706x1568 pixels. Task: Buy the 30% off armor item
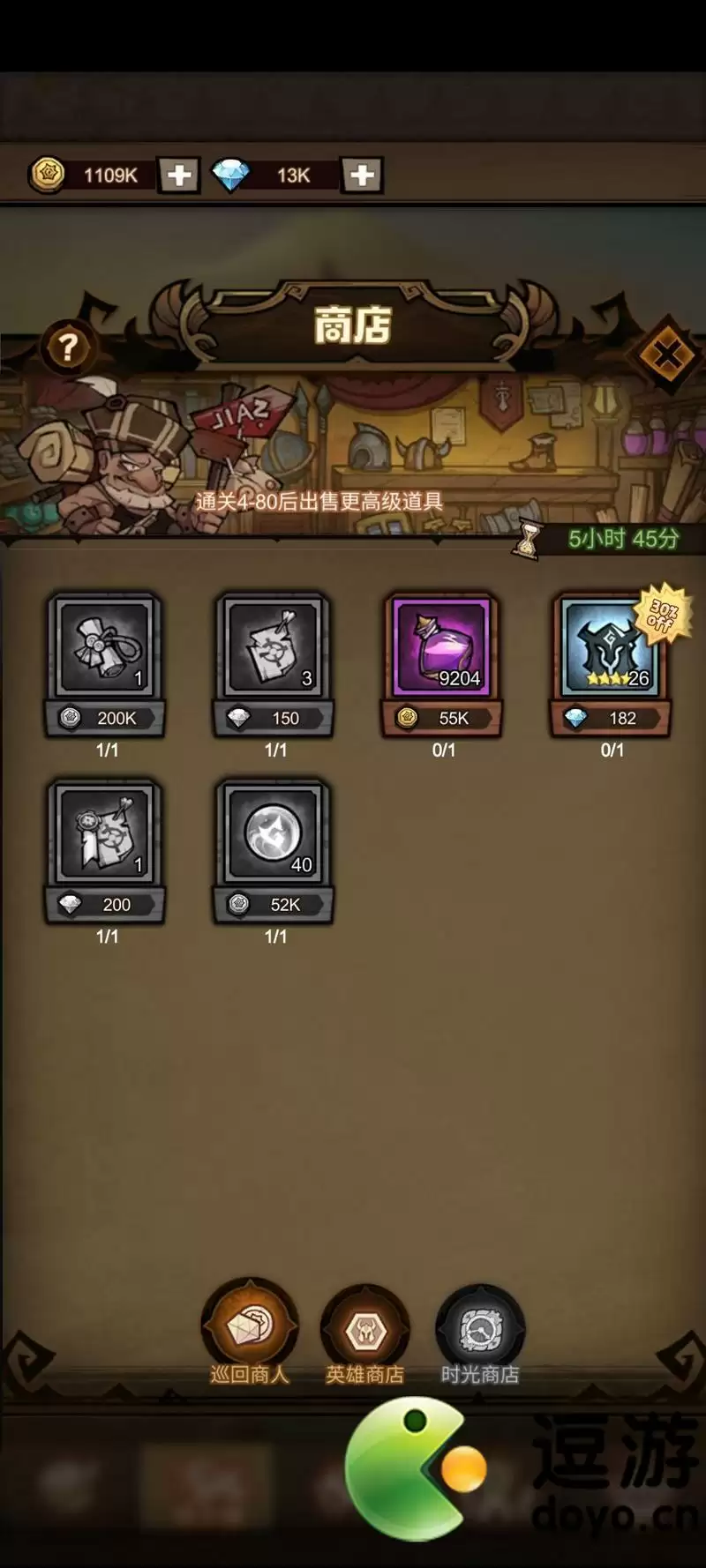tap(611, 648)
